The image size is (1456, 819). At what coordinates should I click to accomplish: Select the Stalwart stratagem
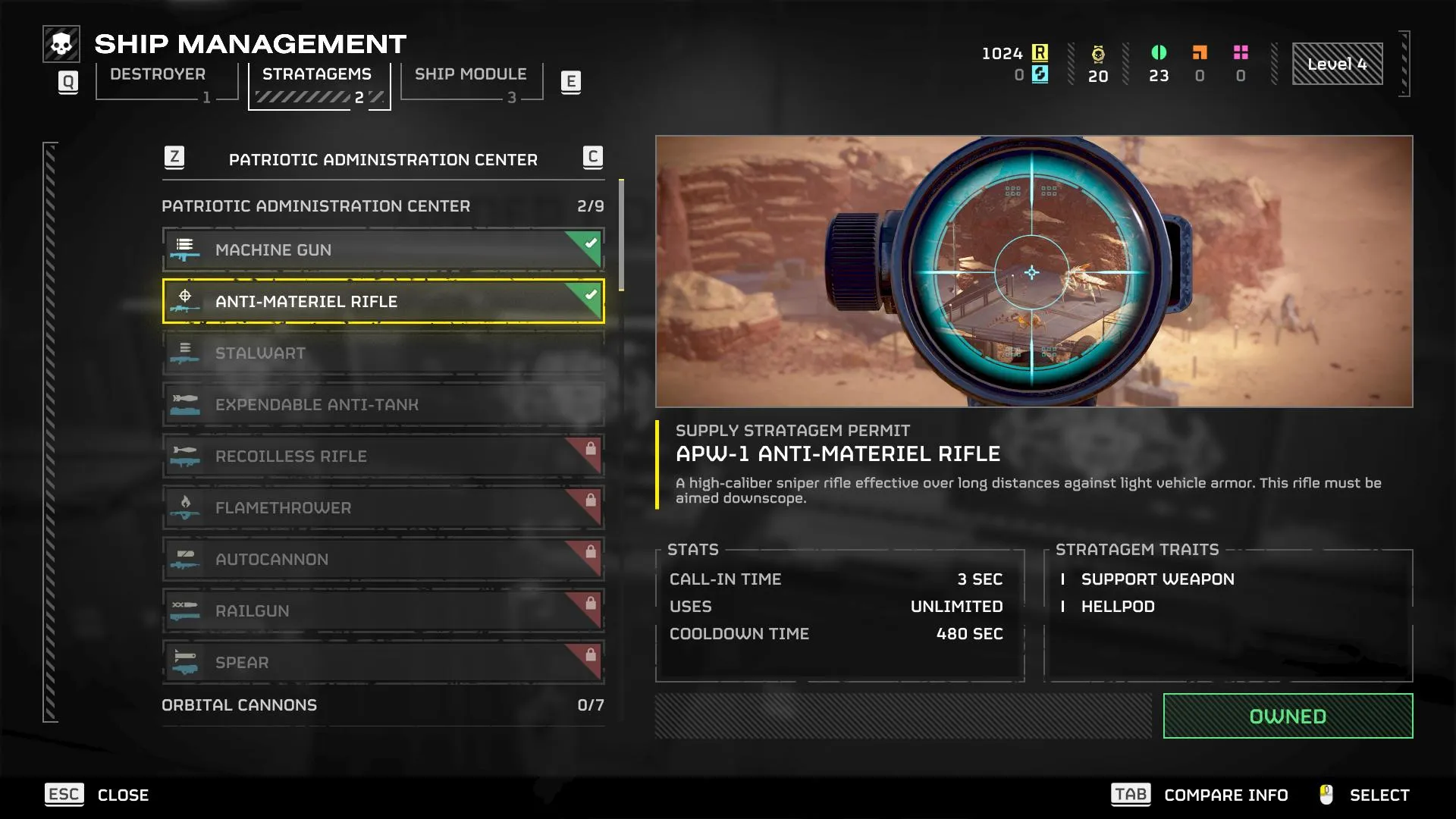coord(383,353)
